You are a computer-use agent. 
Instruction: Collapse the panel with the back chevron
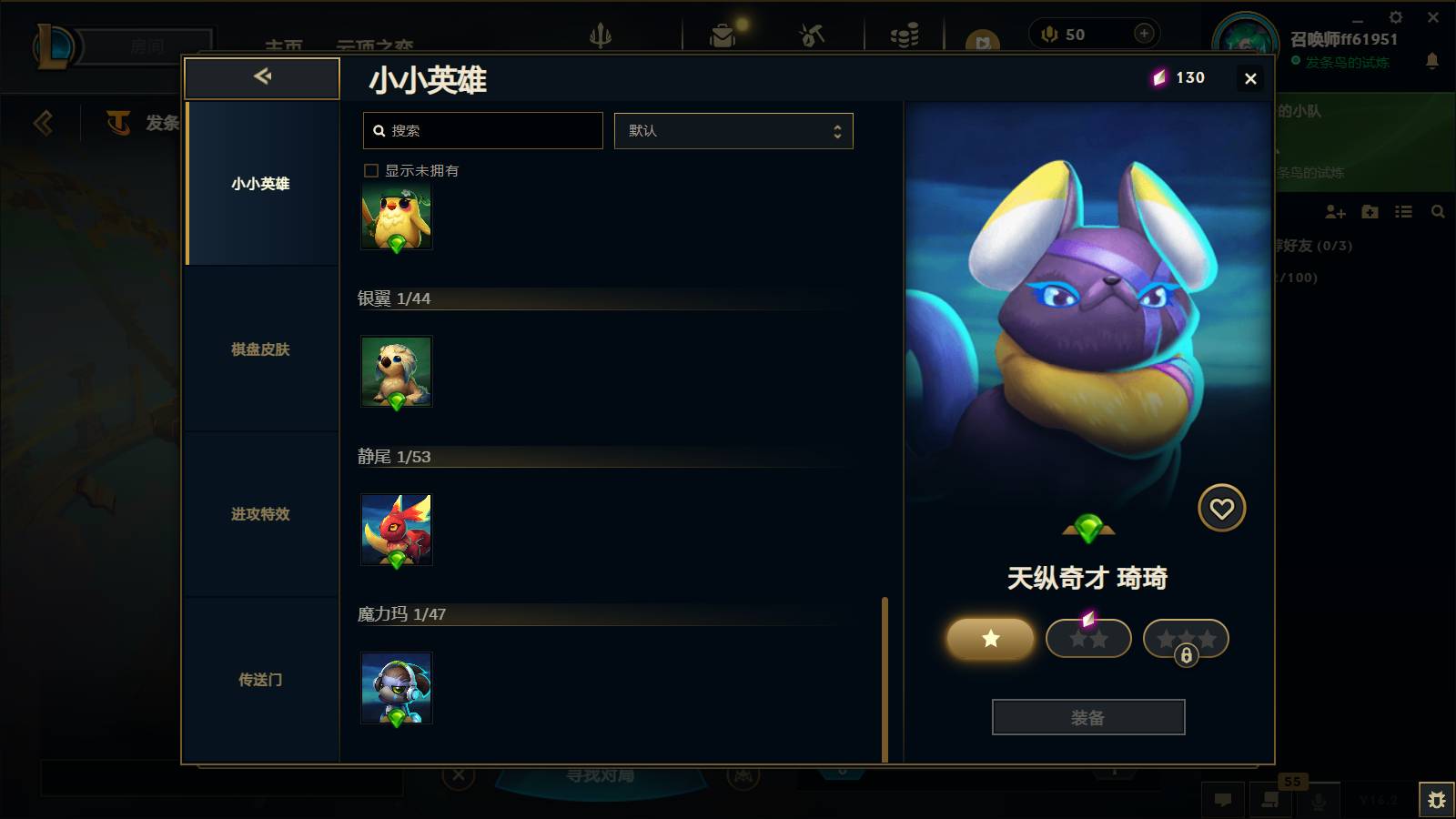pyautogui.click(x=262, y=77)
